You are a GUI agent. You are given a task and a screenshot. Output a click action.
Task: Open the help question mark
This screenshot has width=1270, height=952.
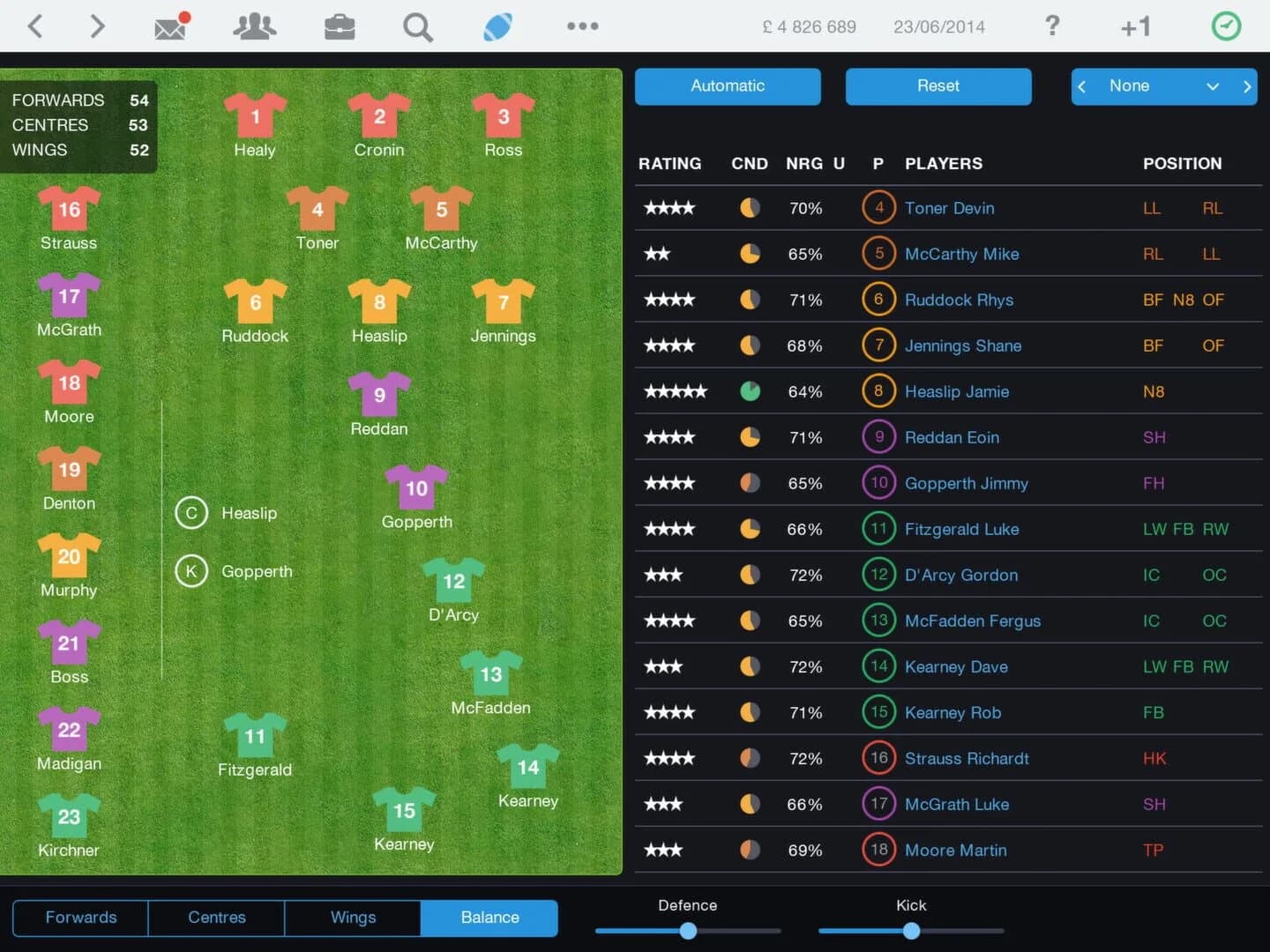(x=1052, y=26)
